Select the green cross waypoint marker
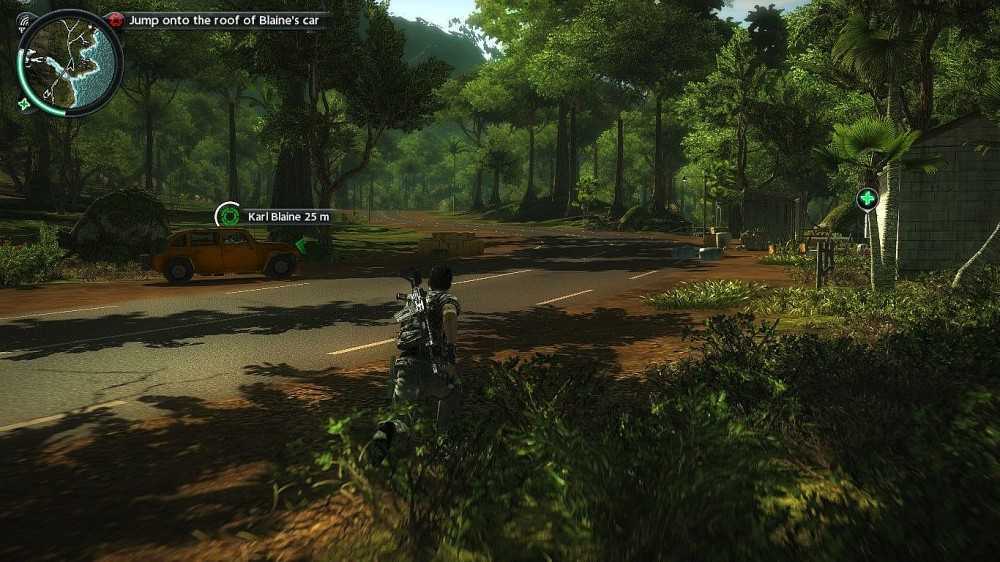 pyautogui.click(x=867, y=198)
